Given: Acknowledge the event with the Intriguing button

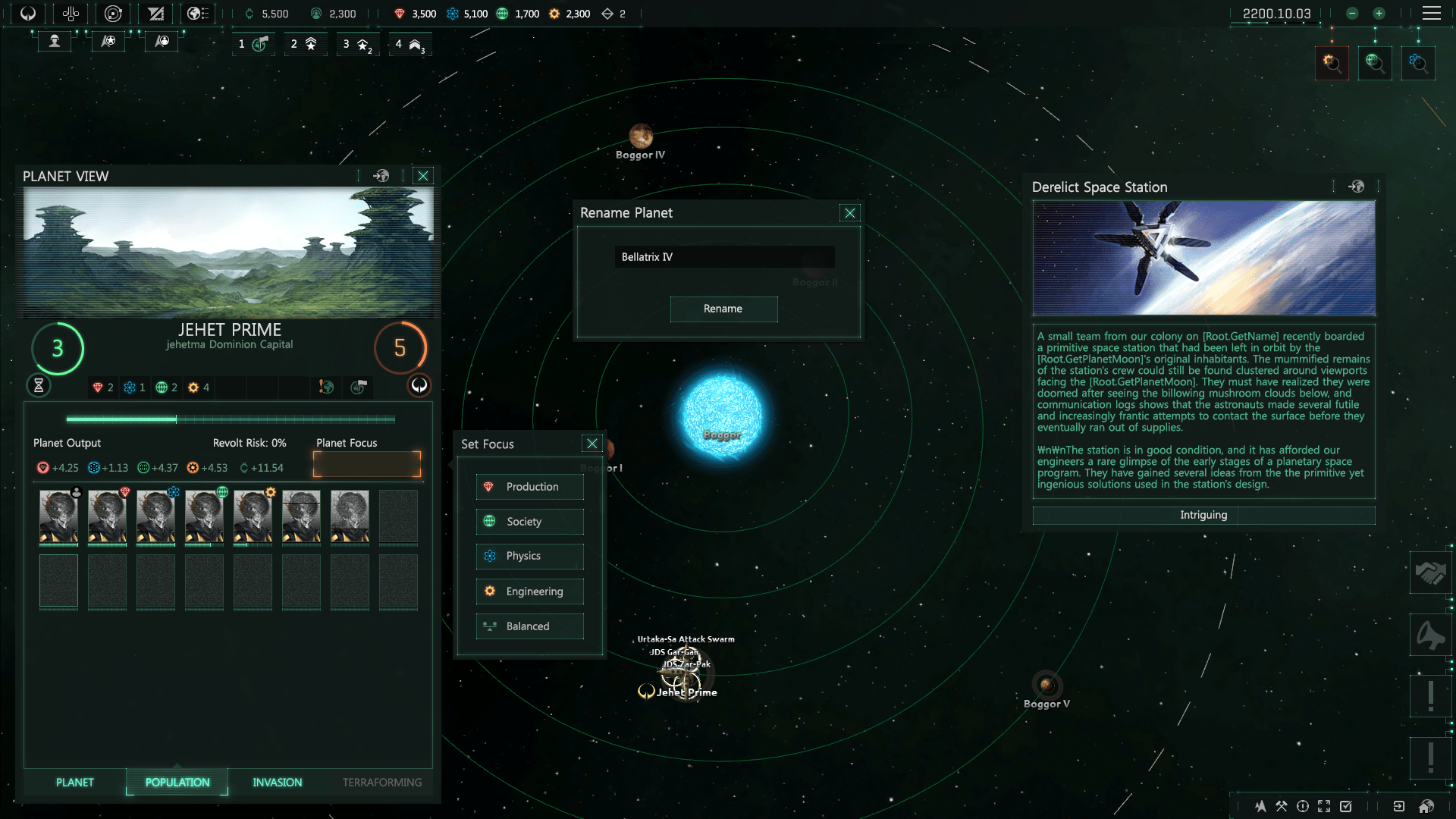Looking at the screenshot, I should pos(1203,515).
